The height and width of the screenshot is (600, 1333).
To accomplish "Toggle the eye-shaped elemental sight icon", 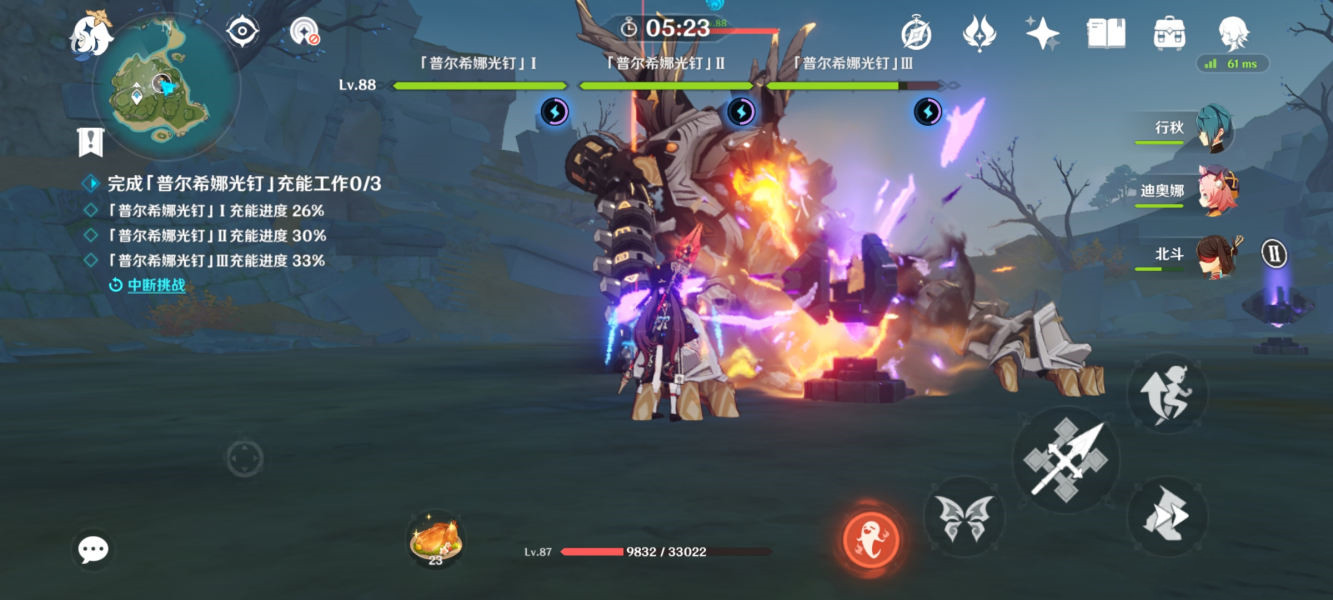I will pos(243,32).
